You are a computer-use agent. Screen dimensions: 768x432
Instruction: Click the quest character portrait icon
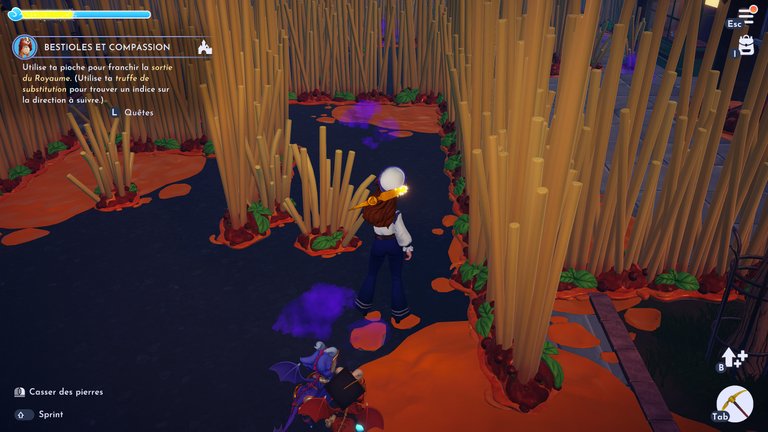tap(25, 47)
